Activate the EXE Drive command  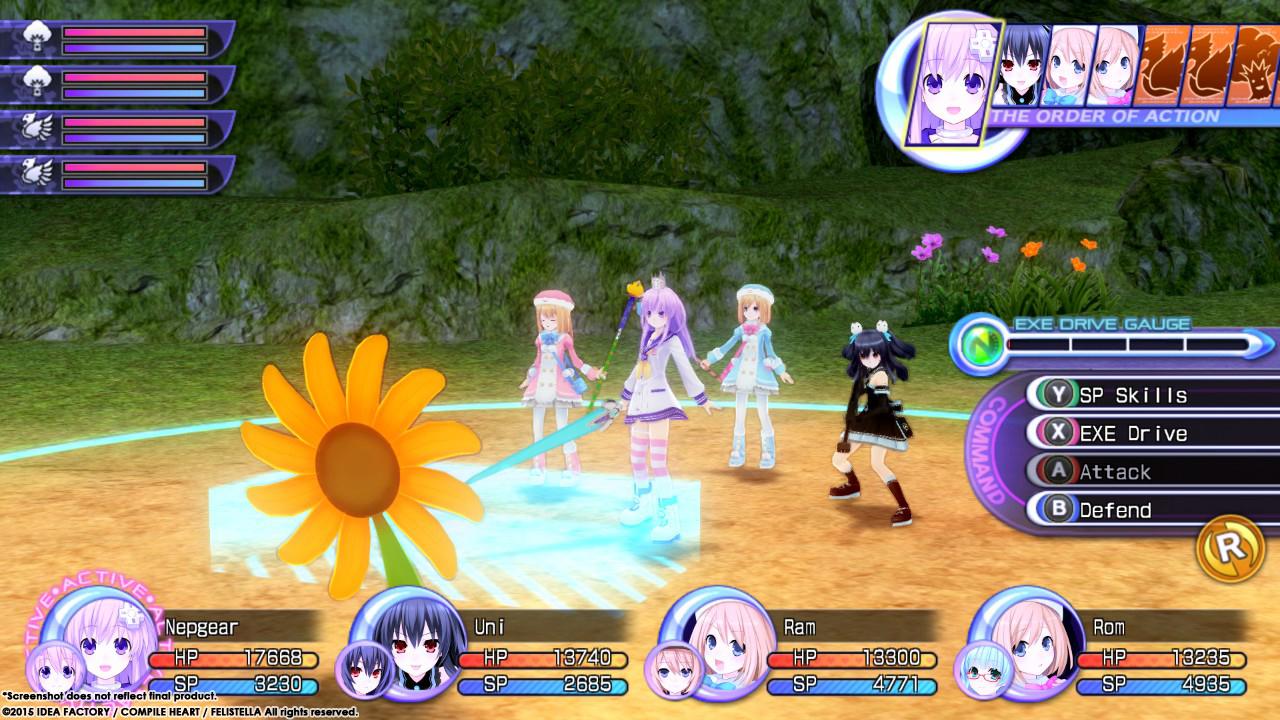(1113, 434)
